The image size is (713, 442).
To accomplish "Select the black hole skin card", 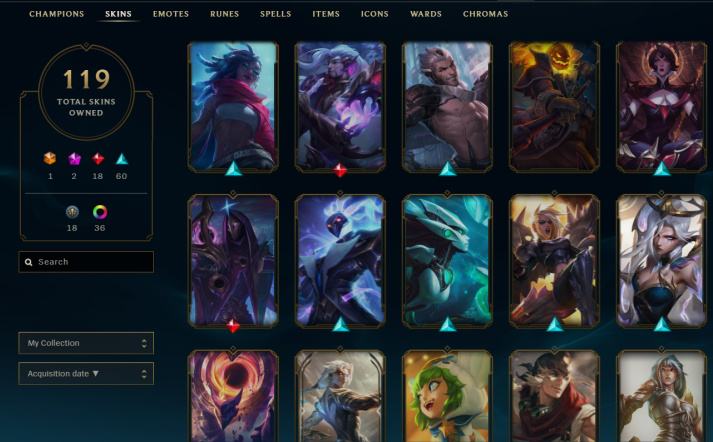I will pyautogui.click(x=233, y=397).
